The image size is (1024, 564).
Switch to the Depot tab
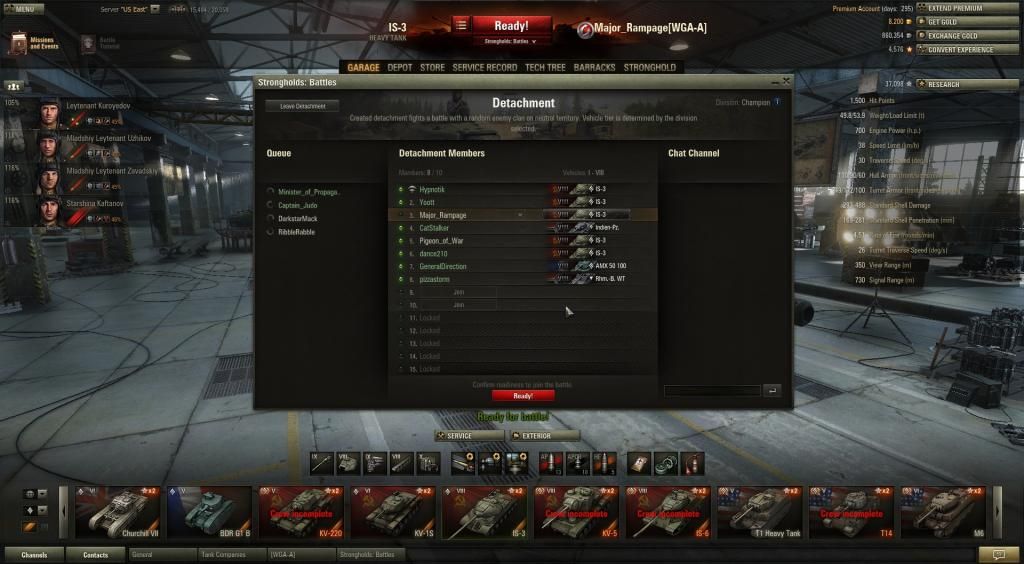coord(400,67)
